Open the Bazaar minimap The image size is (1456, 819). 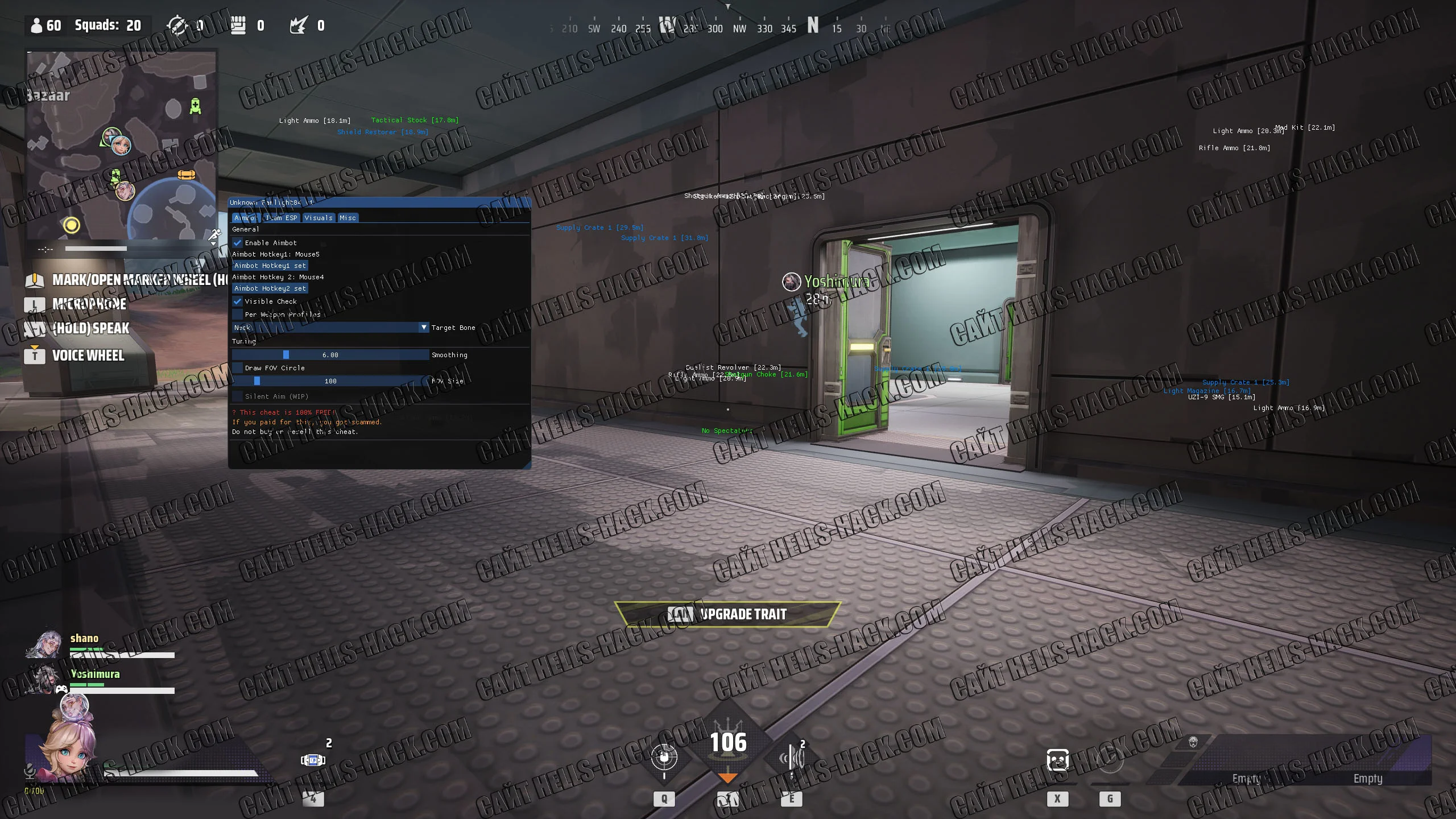click(121, 145)
